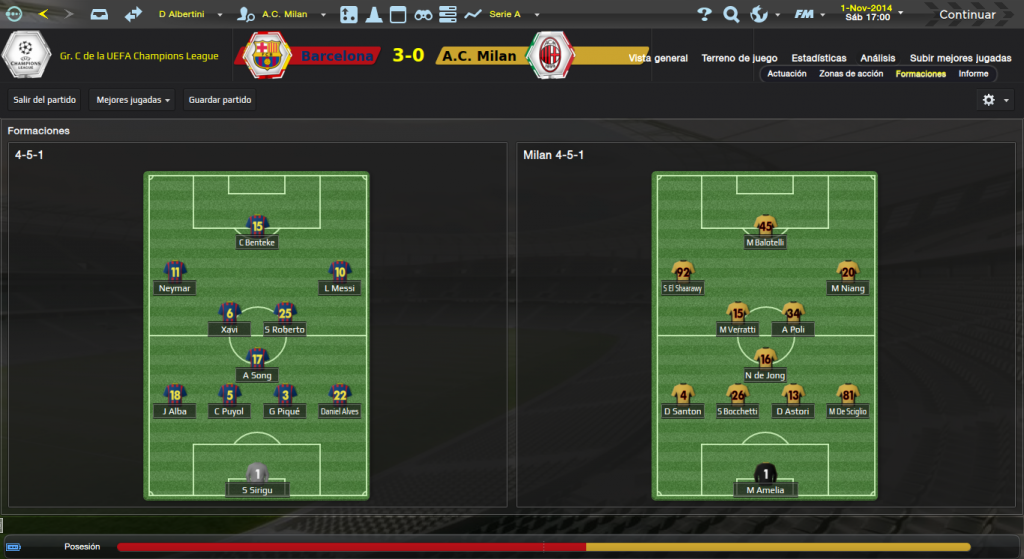1024x559 pixels.
Task: Switch to the Actuación sub-tab
Action: click(x=787, y=74)
